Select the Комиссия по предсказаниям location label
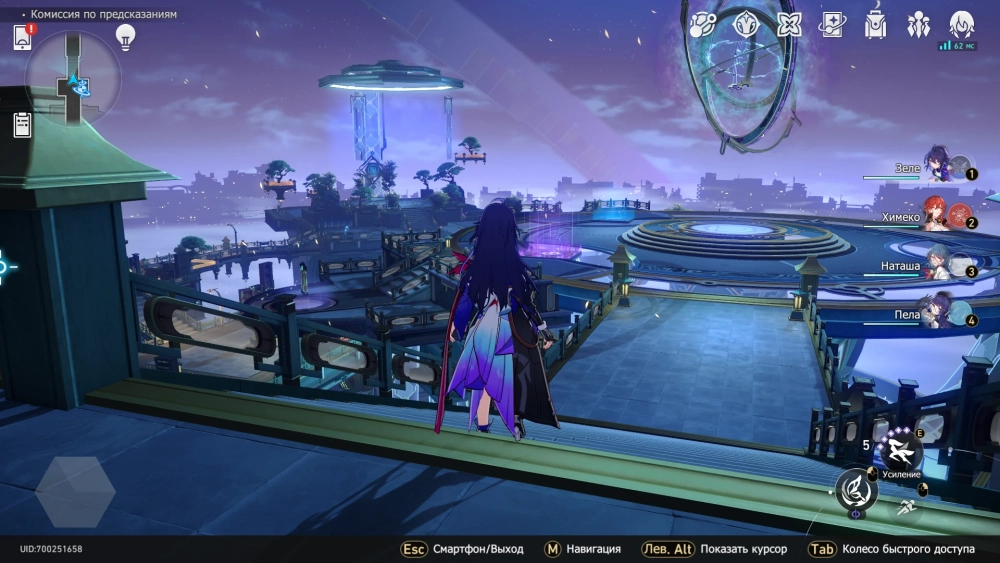The width and height of the screenshot is (1000, 563). coord(103,15)
